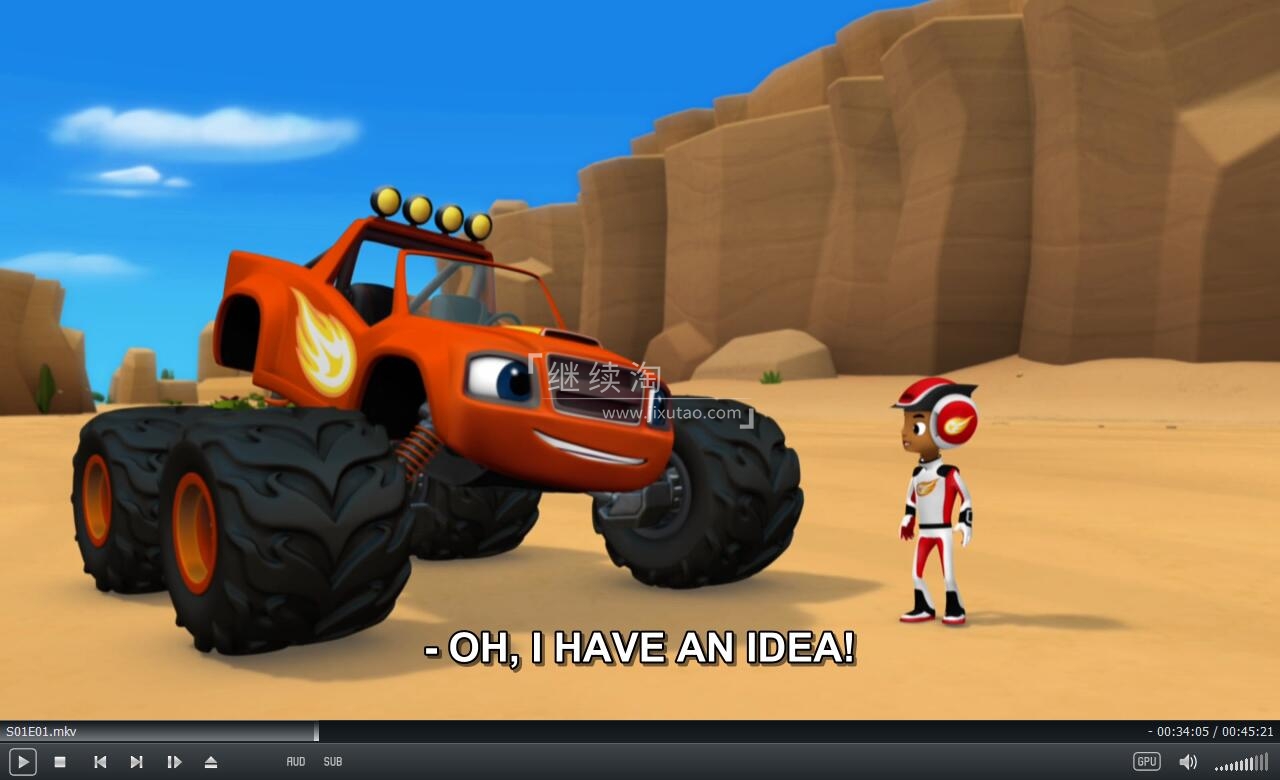This screenshot has width=1280, height=780.
Task: Open the SUB subtitle track selector
Action: pyautogui.click(x=332, y=761)
